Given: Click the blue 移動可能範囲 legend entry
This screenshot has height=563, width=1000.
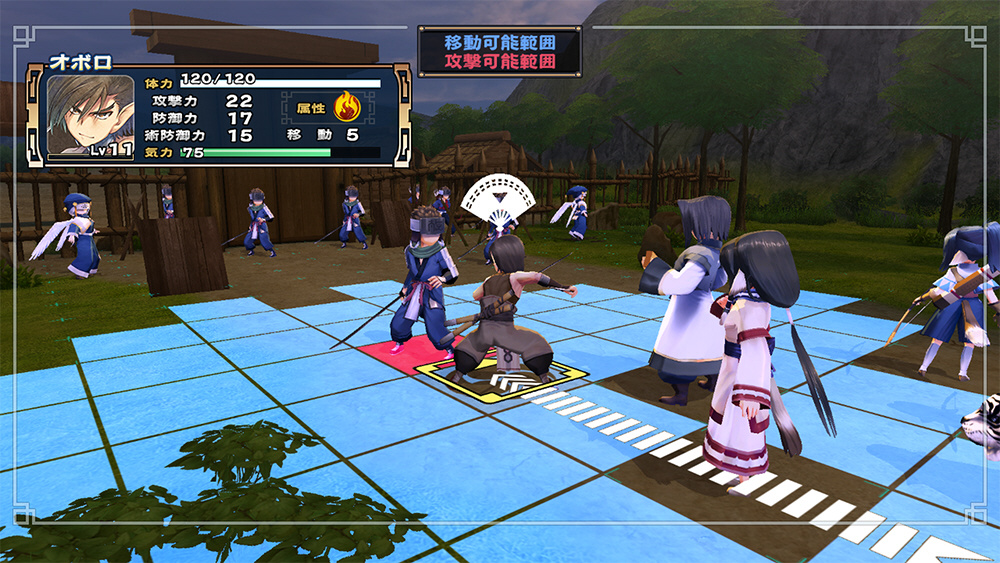Looking at the screenshot, I should tap(499, 43).
